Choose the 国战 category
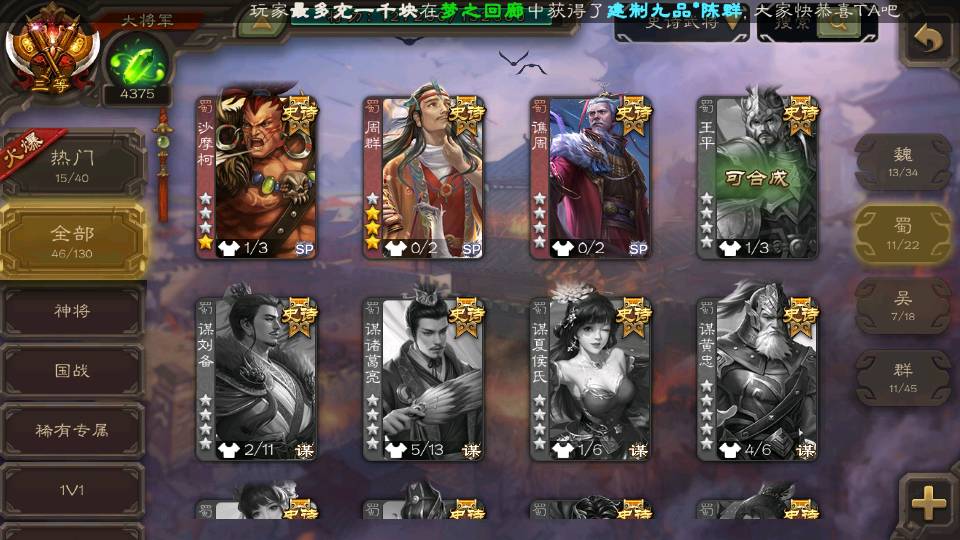 [72, 370]
